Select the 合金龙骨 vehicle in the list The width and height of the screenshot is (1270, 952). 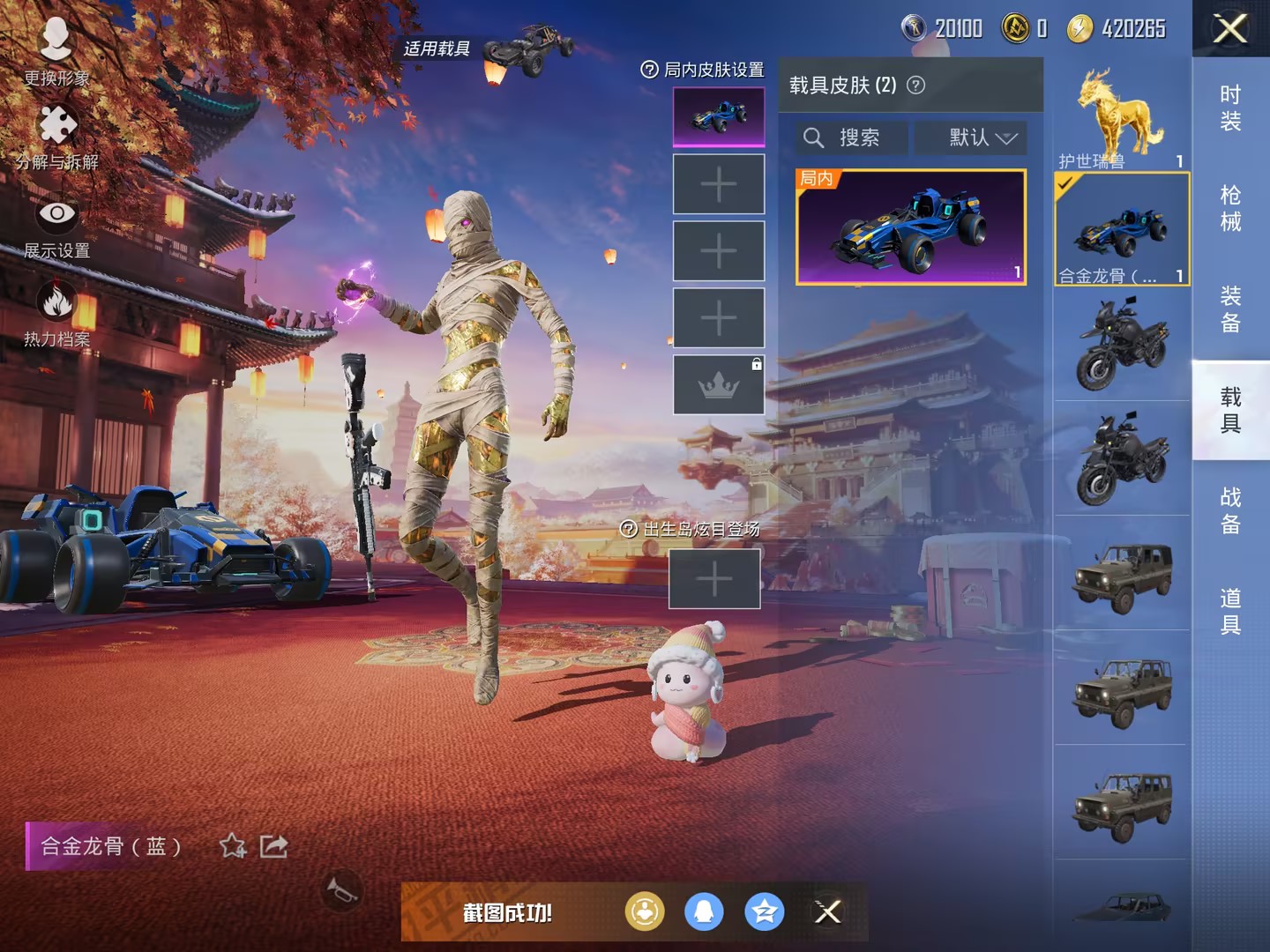(x=1121, y=229)
